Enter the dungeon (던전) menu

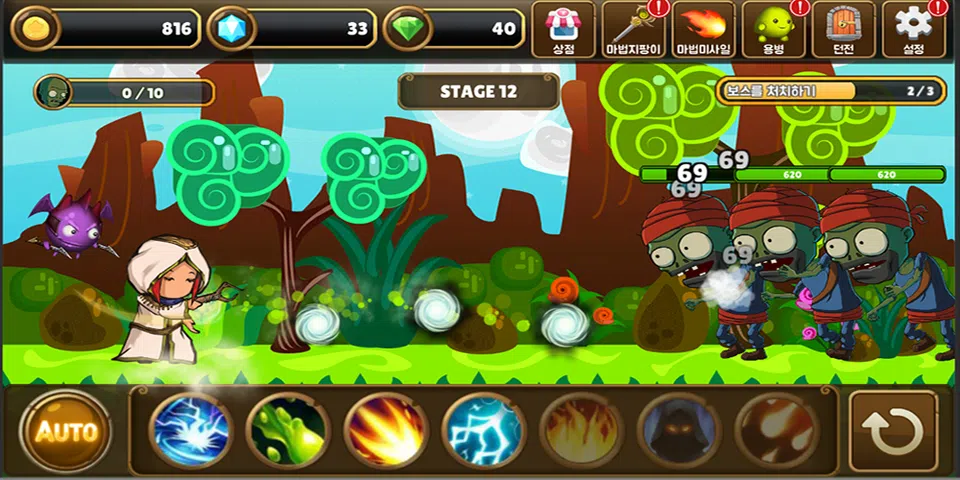click(x=843, y=29)
